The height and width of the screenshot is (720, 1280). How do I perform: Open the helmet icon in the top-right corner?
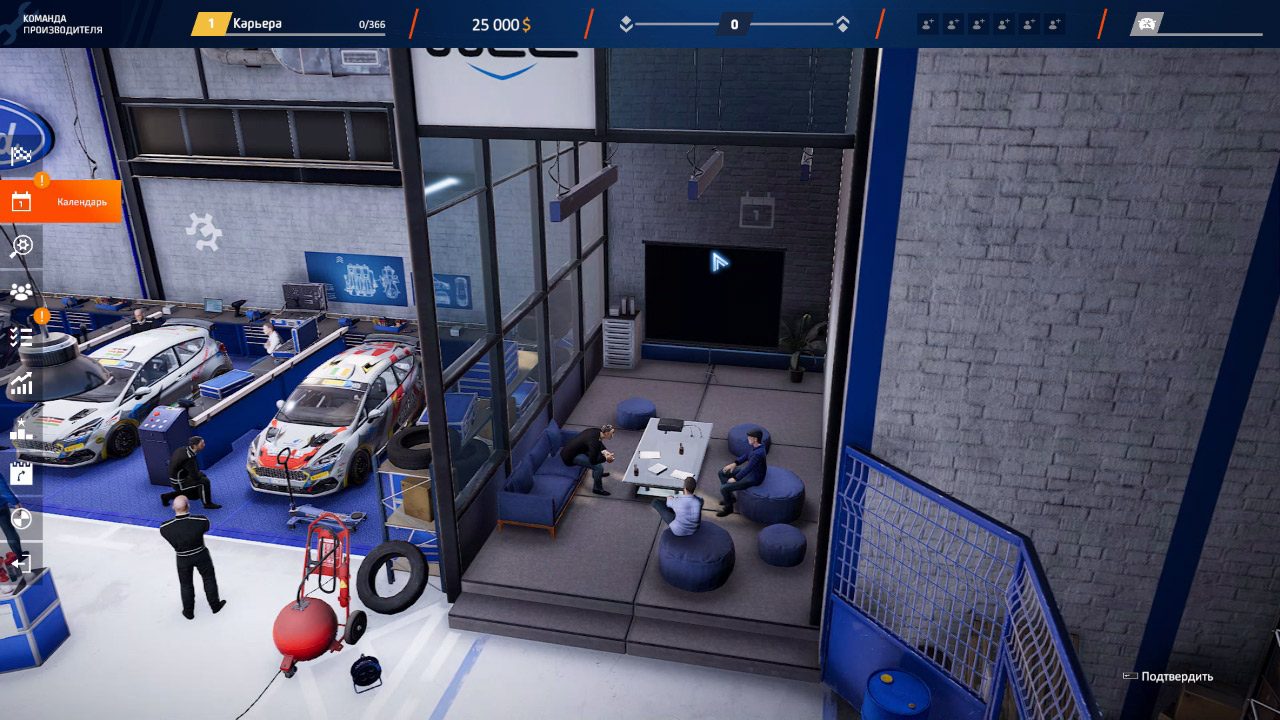tap(1146, 22)
